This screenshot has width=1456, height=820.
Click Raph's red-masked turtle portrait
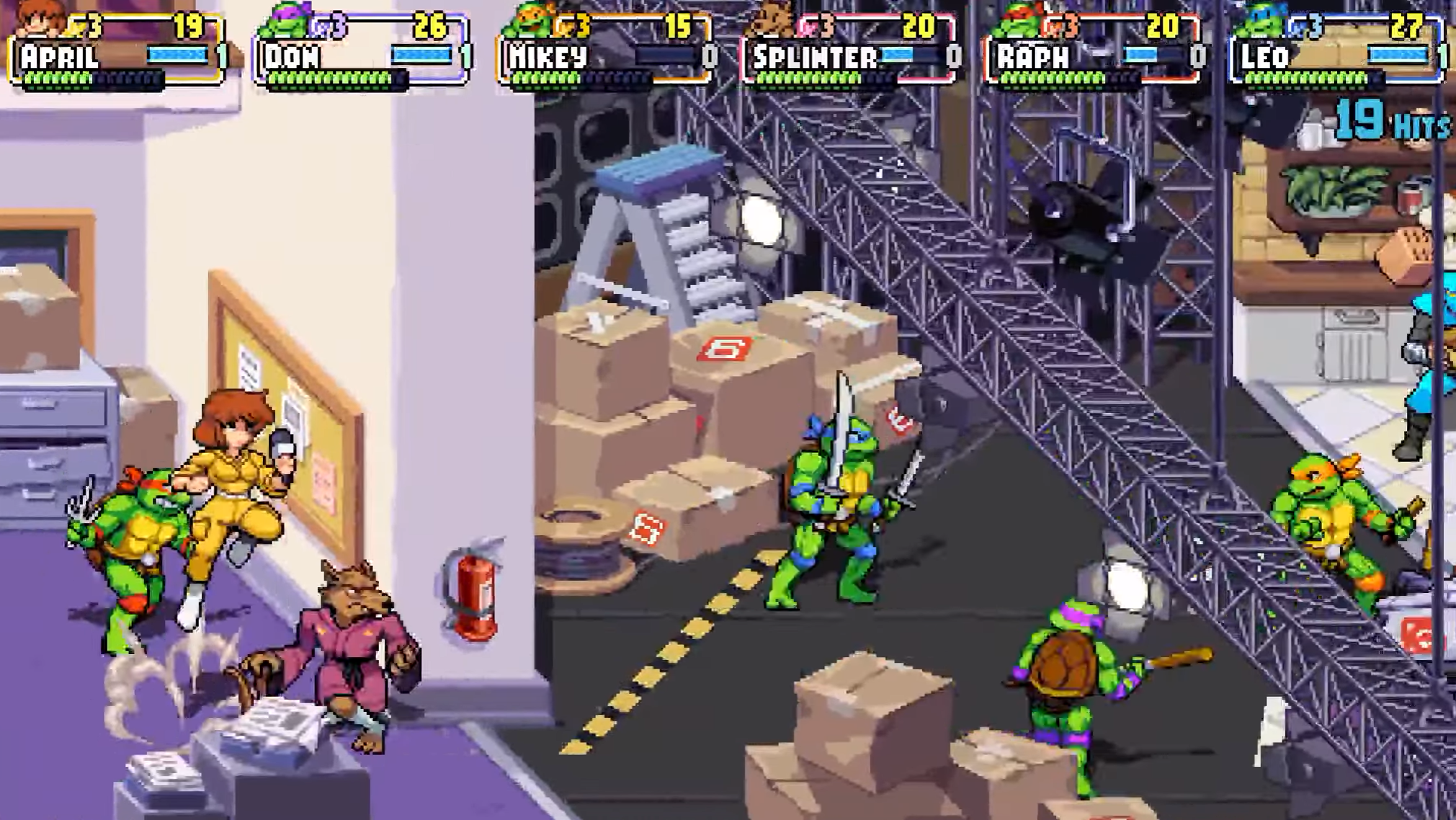[1017, 20]
